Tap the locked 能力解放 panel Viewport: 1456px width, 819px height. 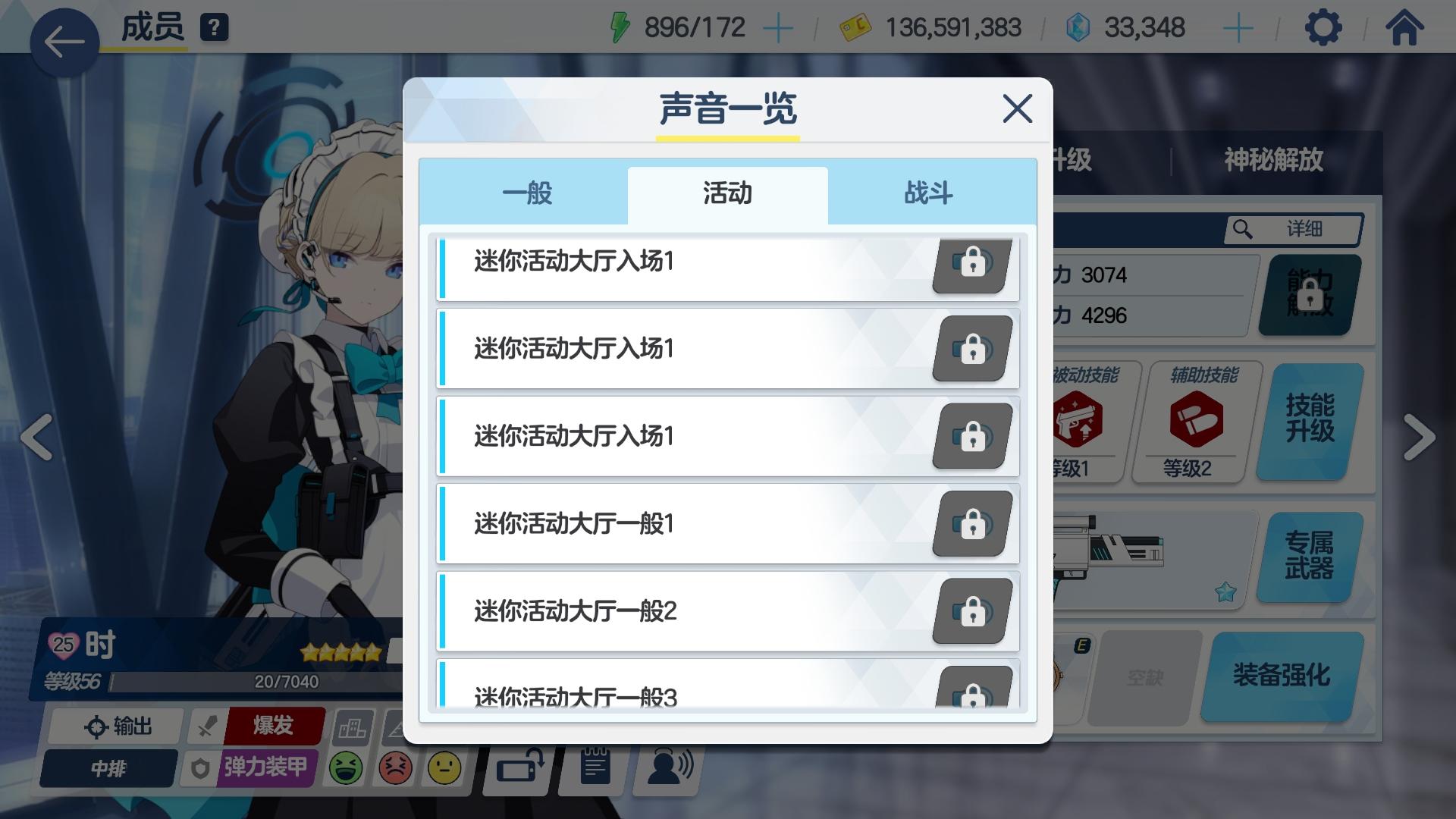pos(1306,295)
